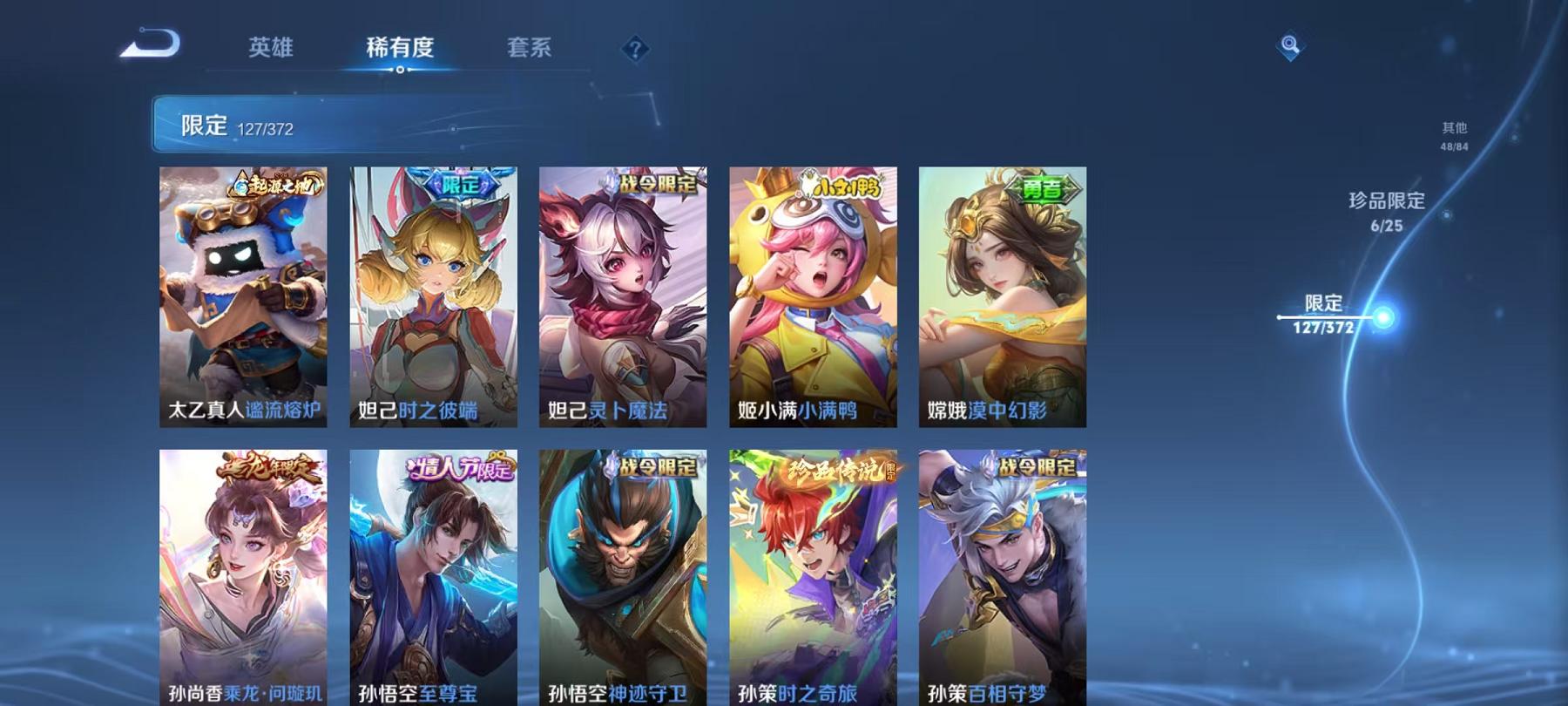Viewport: 1568px width, 706px height.
Task: Click the 战令限定 badge on 妲己灵卜魔法
Action: [656, 184]
